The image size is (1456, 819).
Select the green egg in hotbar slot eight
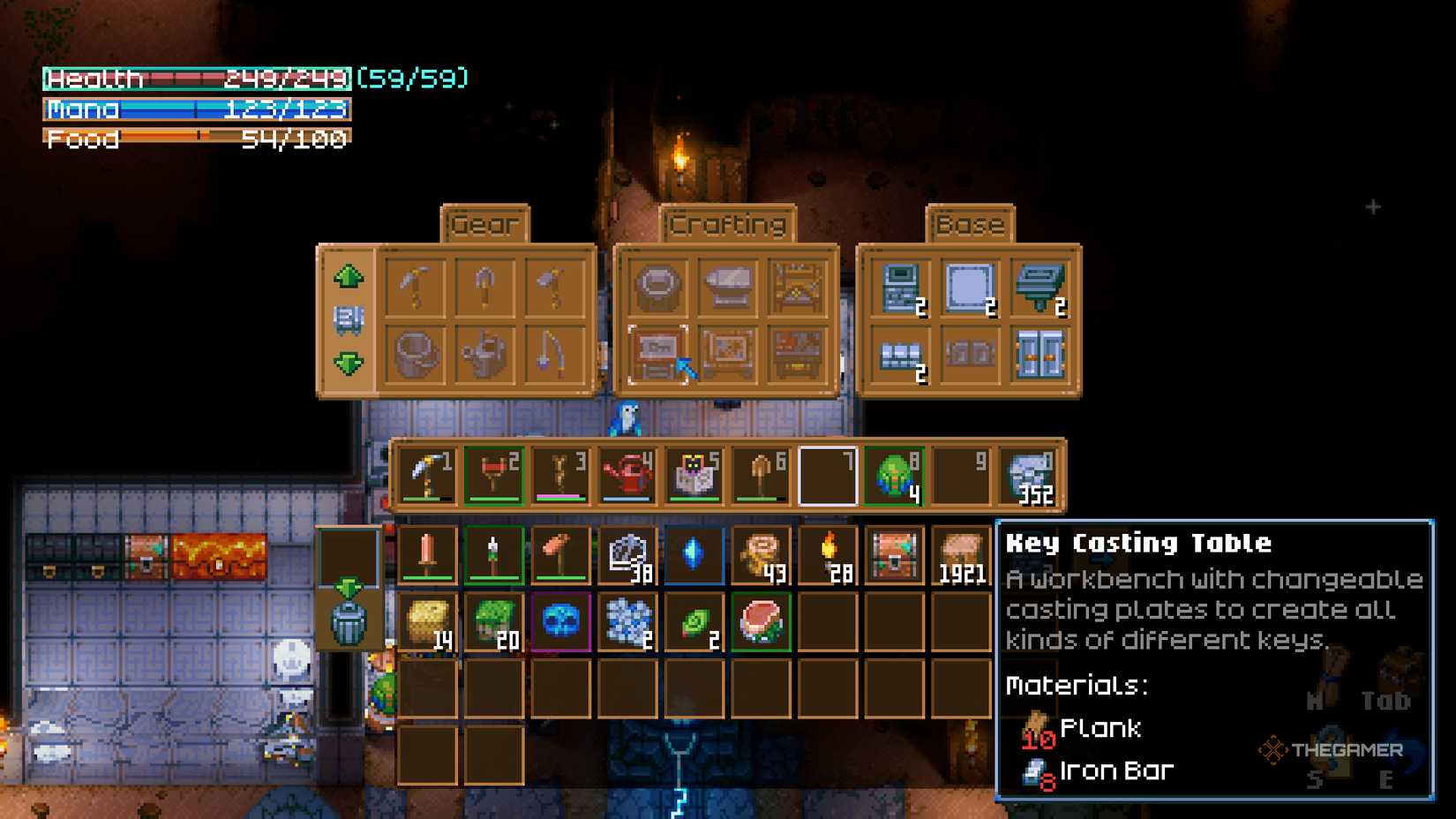pos(894,474)
